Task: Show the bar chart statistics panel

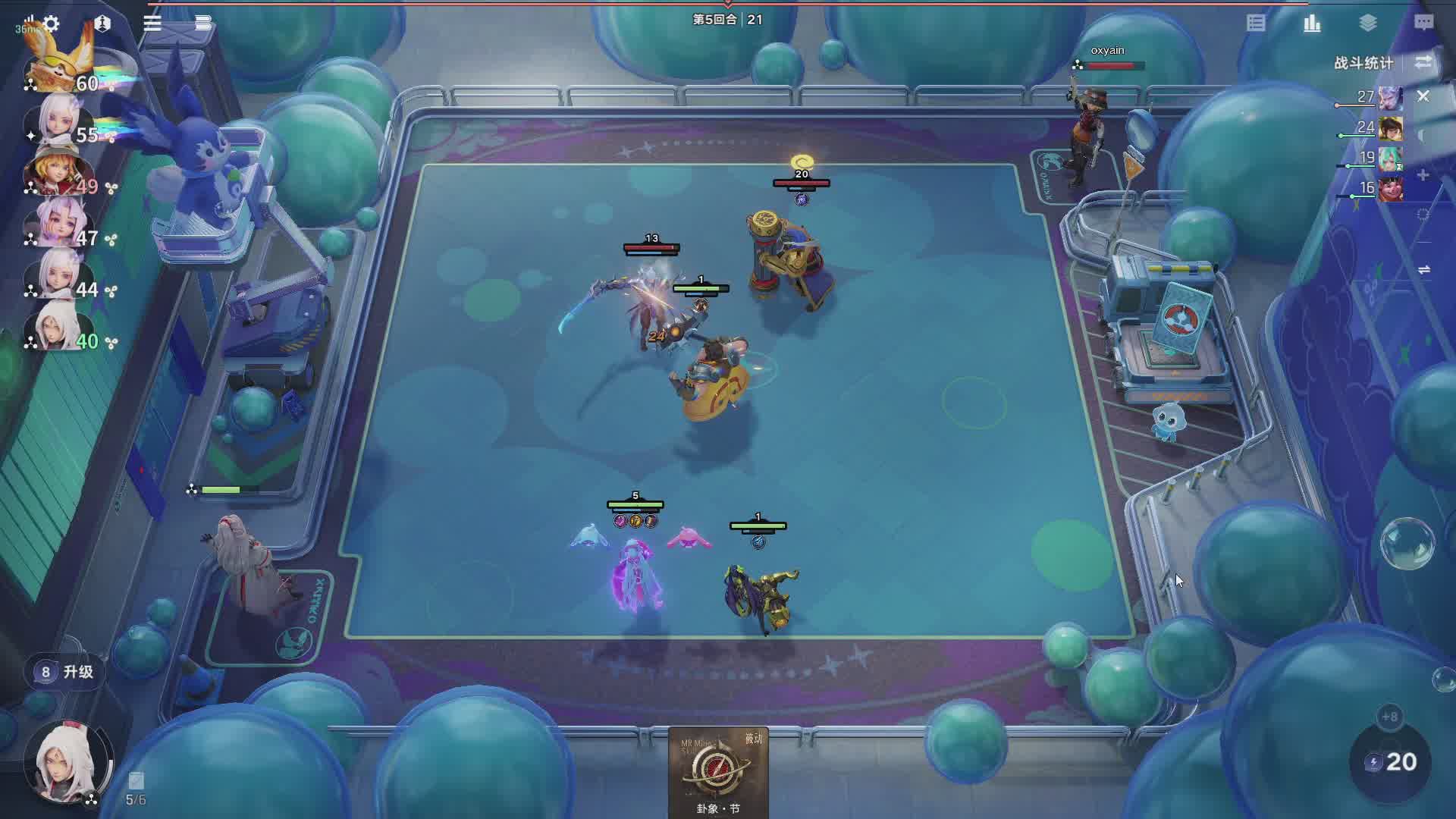Action: point(1312,24)
